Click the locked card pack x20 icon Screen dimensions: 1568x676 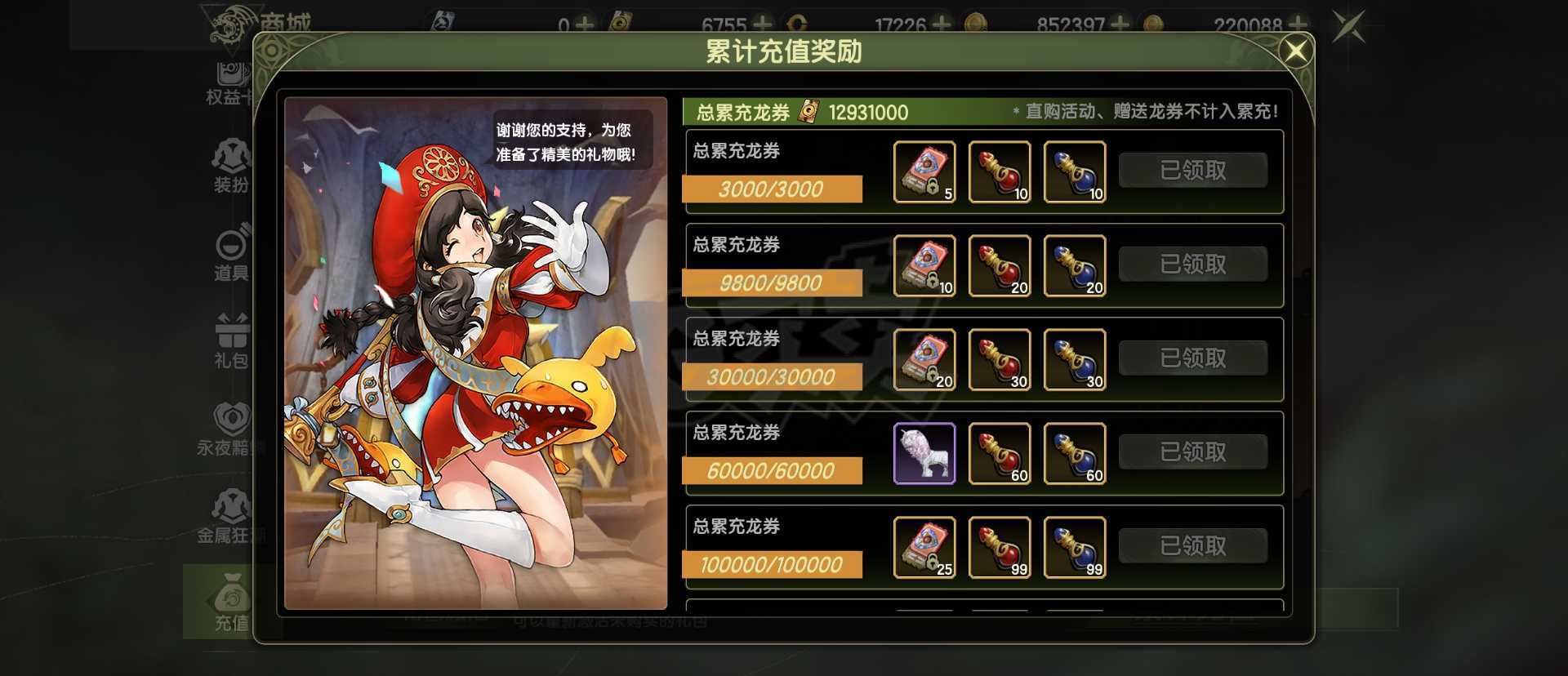(924, 360)
